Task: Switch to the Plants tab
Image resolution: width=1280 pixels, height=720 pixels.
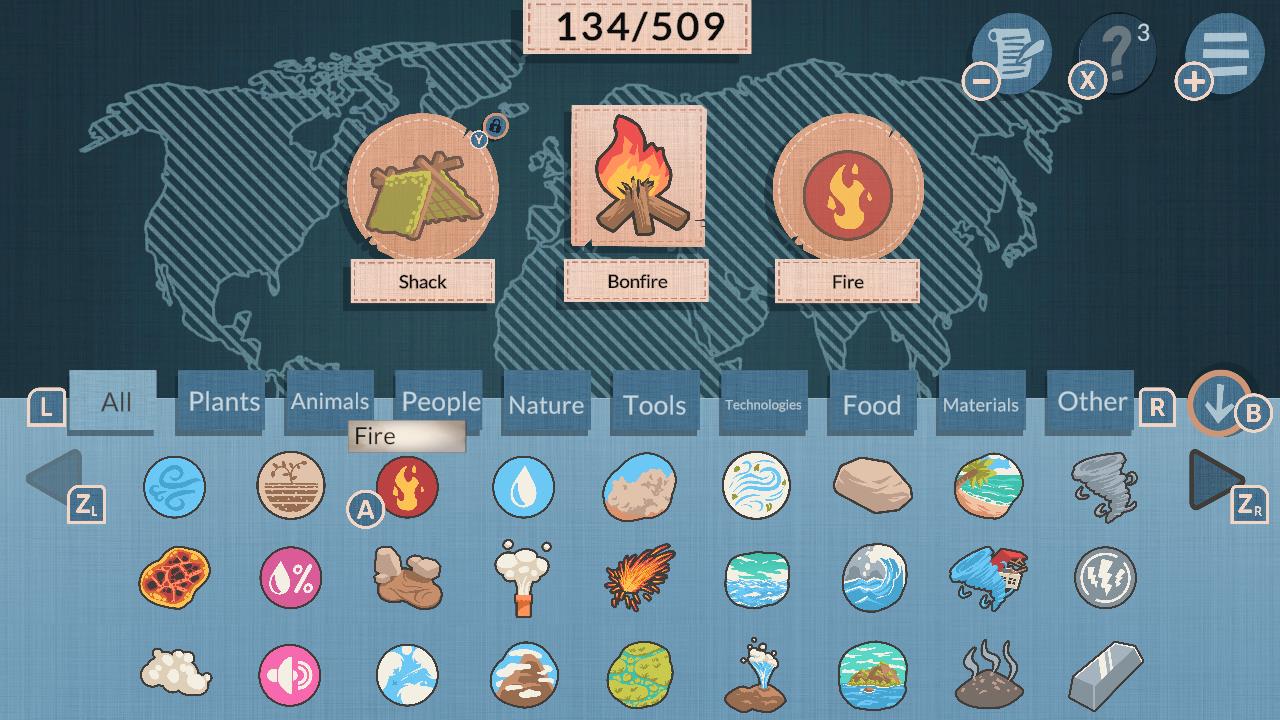Action: click(x=219, y=402)
